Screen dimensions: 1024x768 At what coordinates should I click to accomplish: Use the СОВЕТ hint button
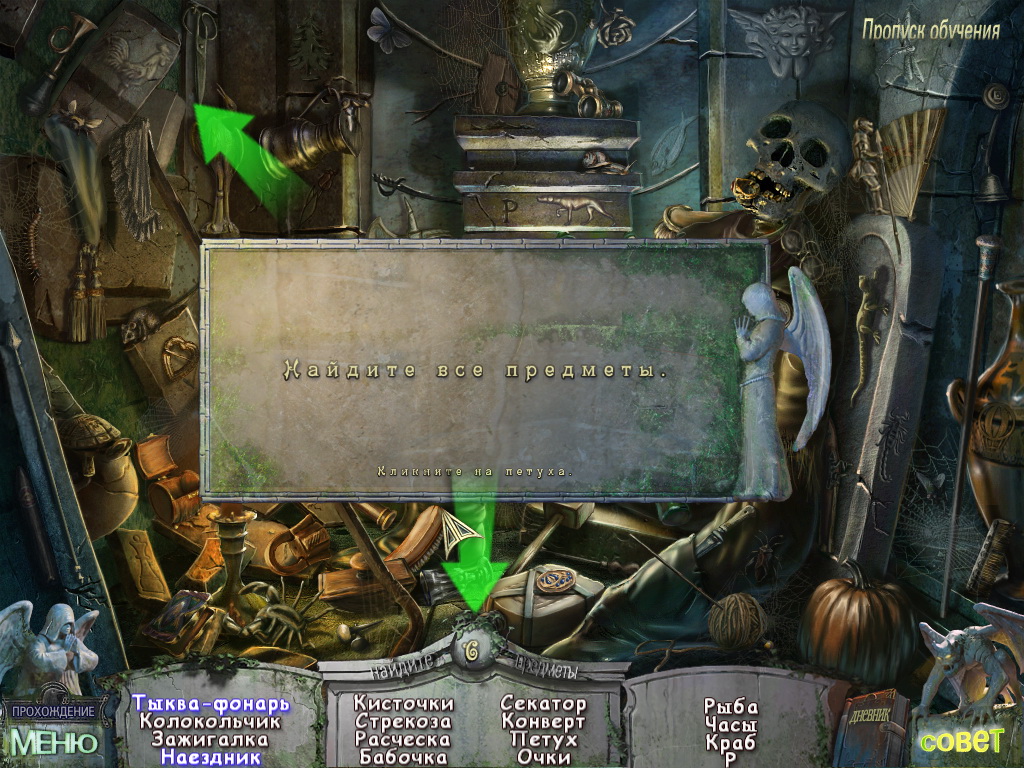coord(961,740)
